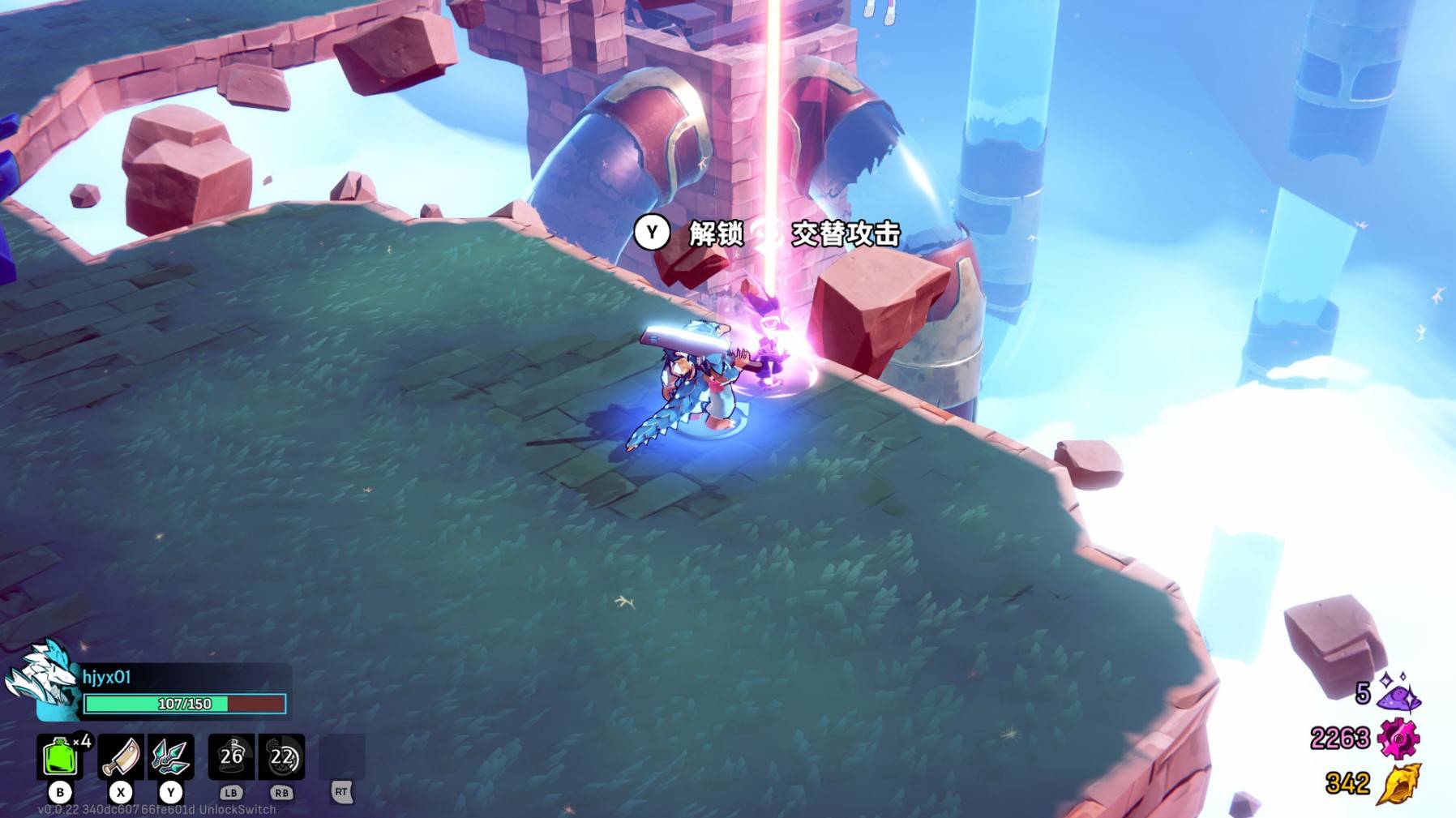Click the ability on 26 cooldown
Viewport: 1456px width, 818px height.
coord(232,756)
